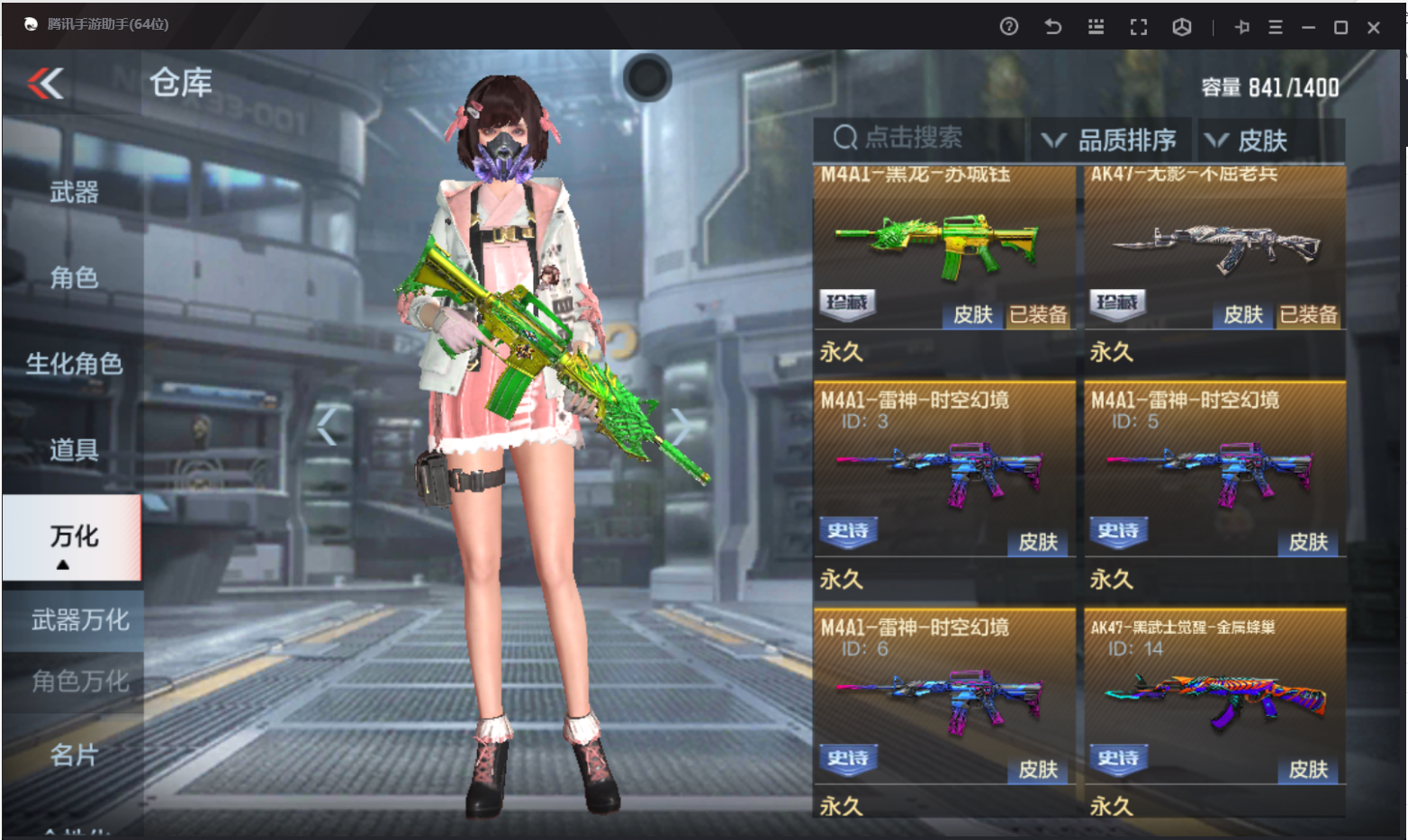Open the 武器 category
Screen dimensions: 1408x840
(74, 192)
